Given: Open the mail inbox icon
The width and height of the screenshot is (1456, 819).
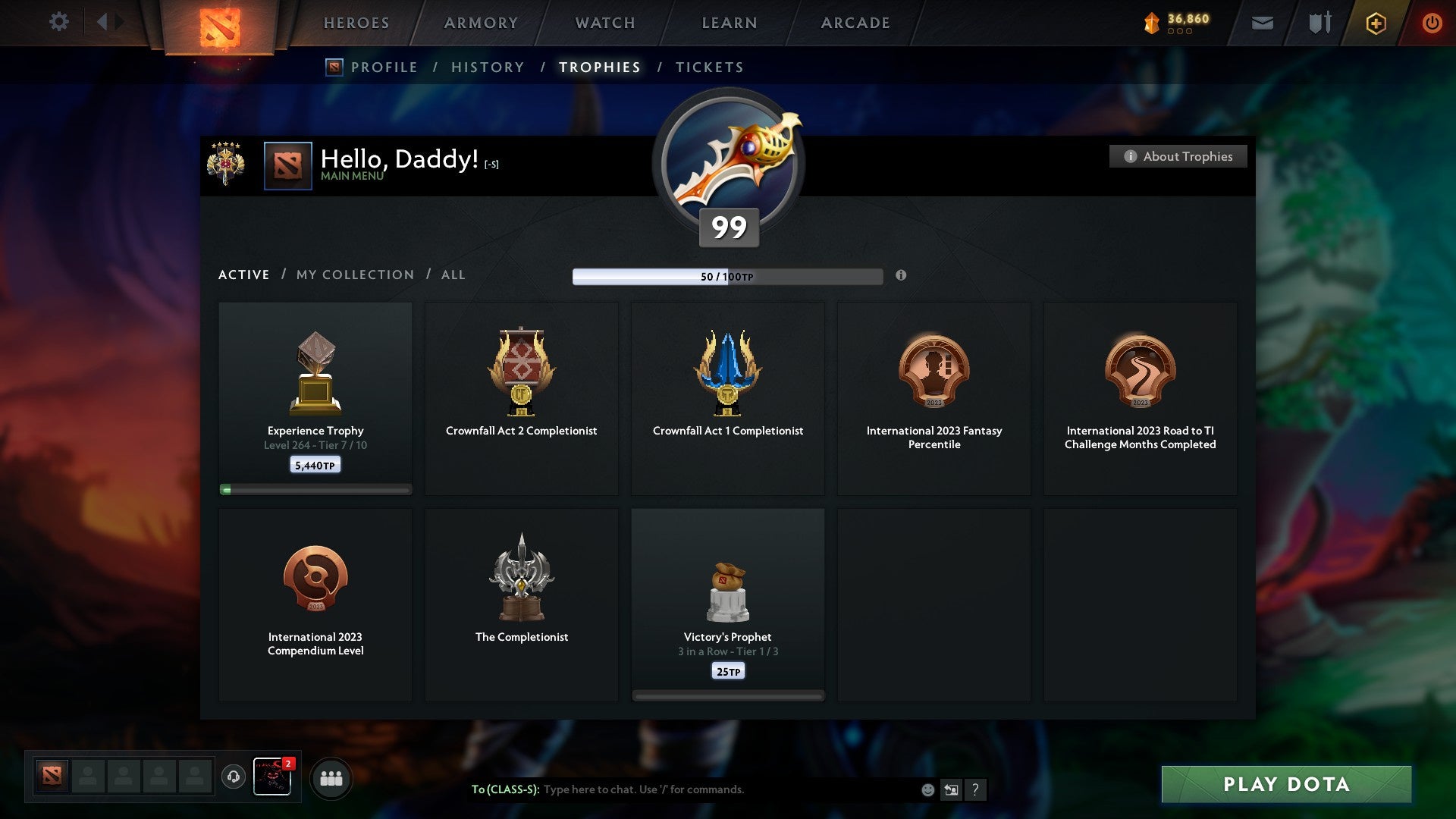Looking at the screenshot, I should (x=1261, y=23).
